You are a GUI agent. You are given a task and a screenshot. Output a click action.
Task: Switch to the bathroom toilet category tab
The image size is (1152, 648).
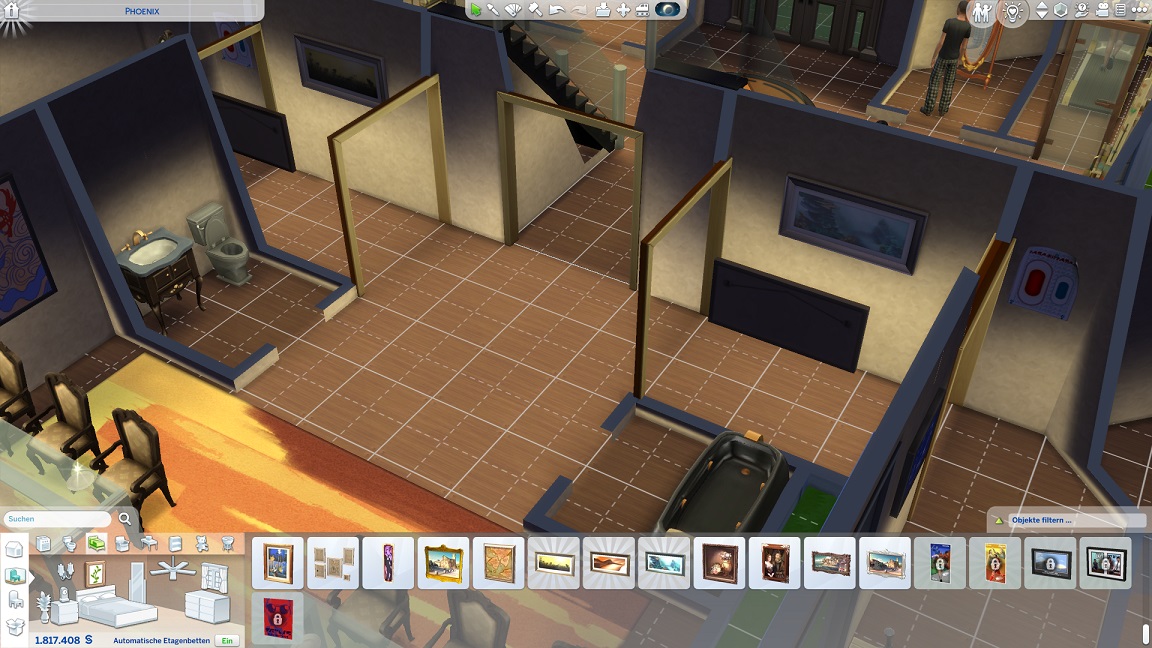coord(69,543)
